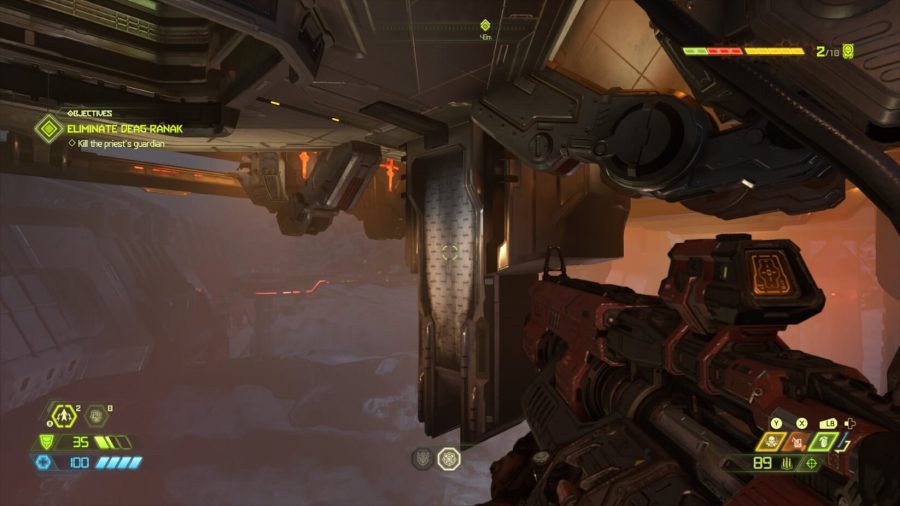
Task: Activate the green frag grenade icon
Action: [x=822, y=441]
